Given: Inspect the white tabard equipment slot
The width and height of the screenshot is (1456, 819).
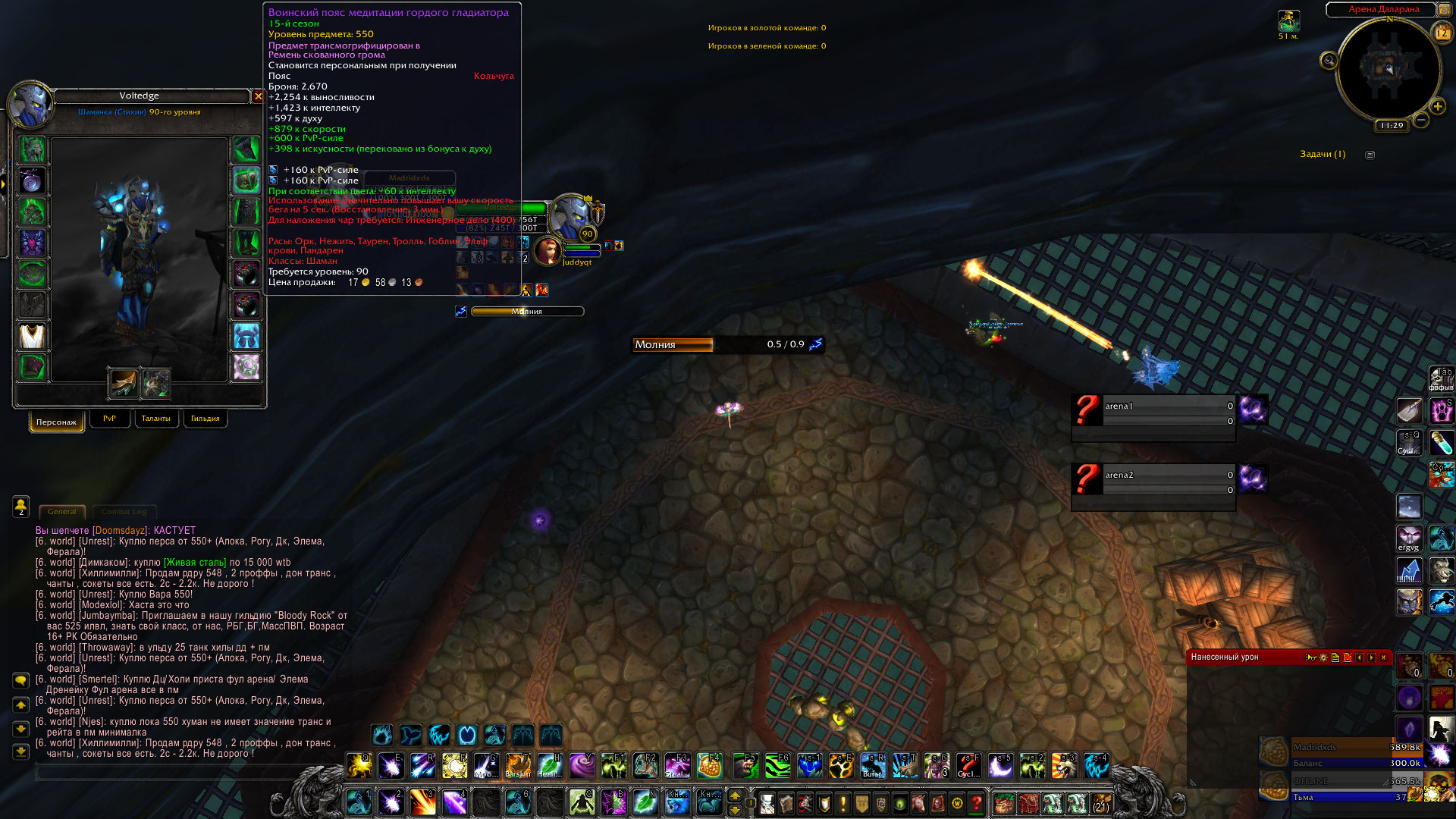Looking at the screenshot, I should (x=32, y=336).
